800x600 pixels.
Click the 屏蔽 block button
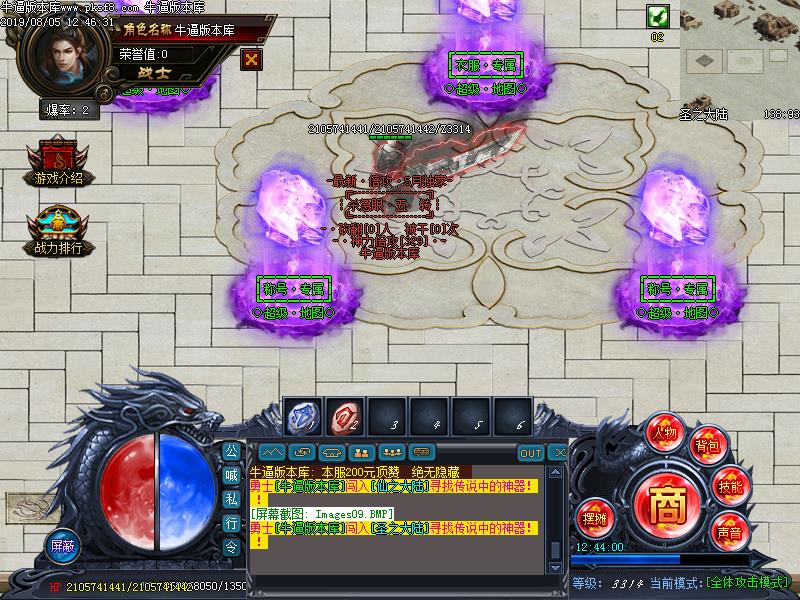click(62, 546)
